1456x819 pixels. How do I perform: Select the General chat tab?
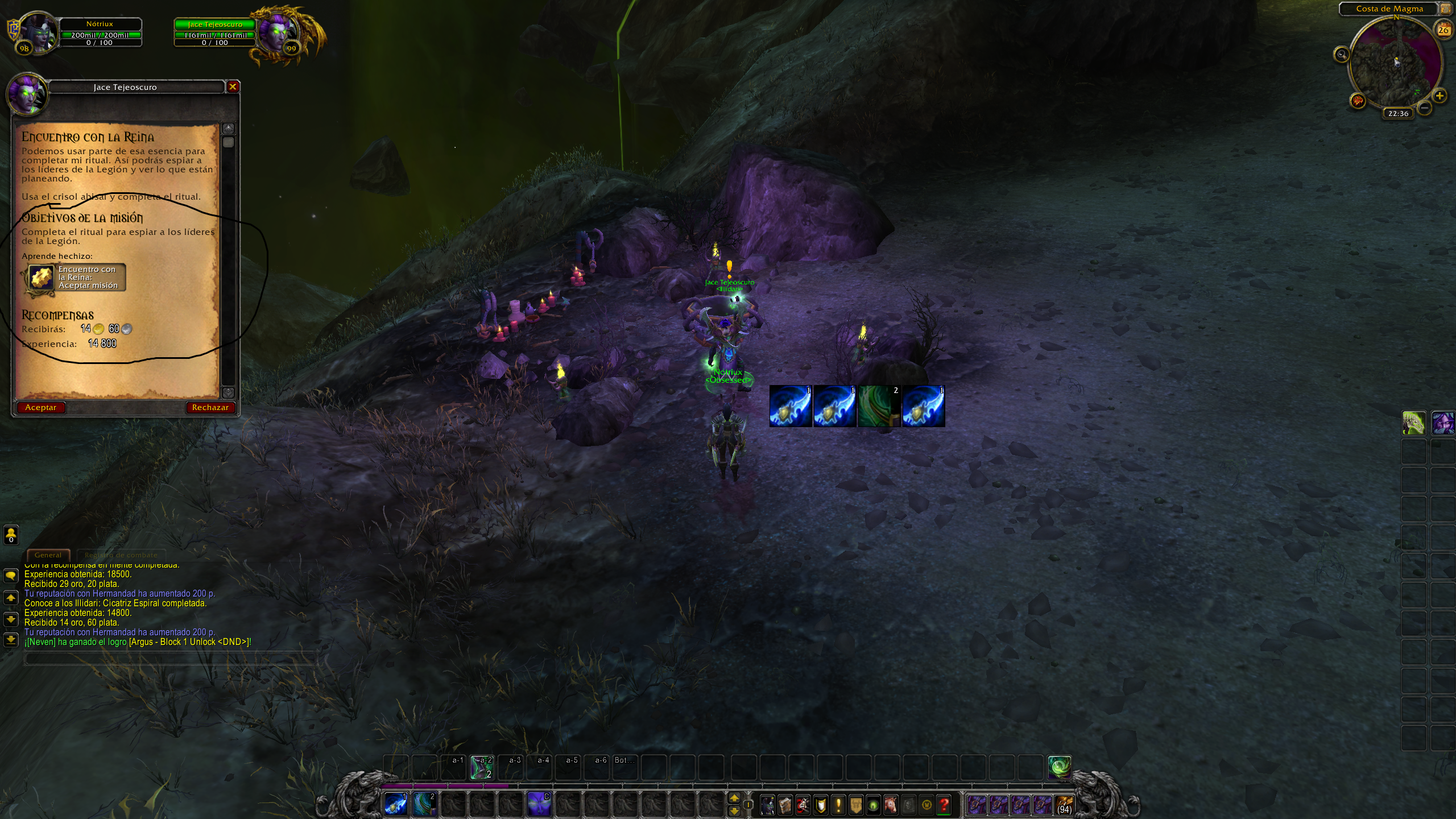[48, 555]
